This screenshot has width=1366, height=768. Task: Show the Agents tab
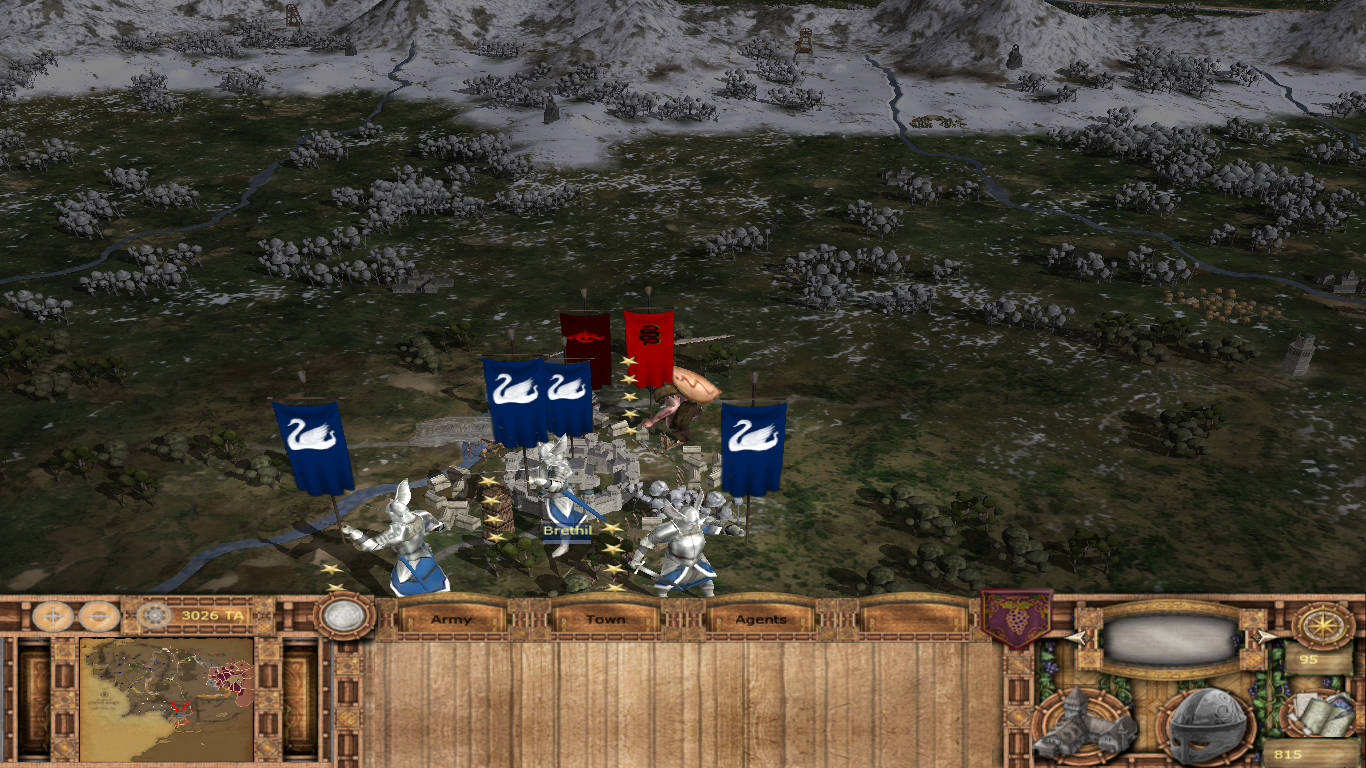tap(761, 619)
